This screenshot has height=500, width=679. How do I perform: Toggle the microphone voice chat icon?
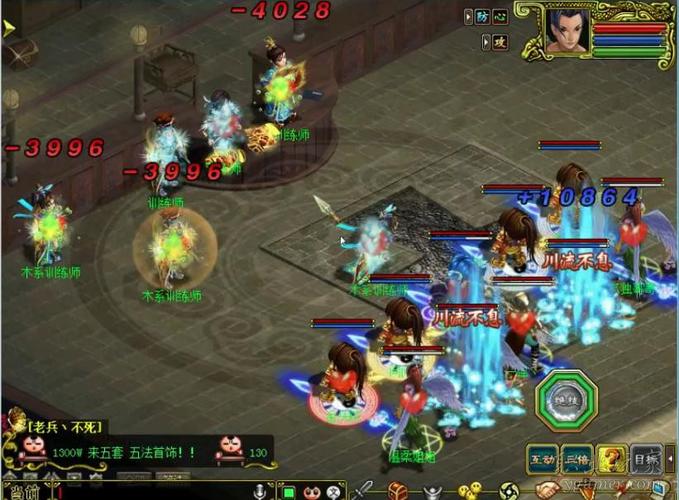[261, 492]
